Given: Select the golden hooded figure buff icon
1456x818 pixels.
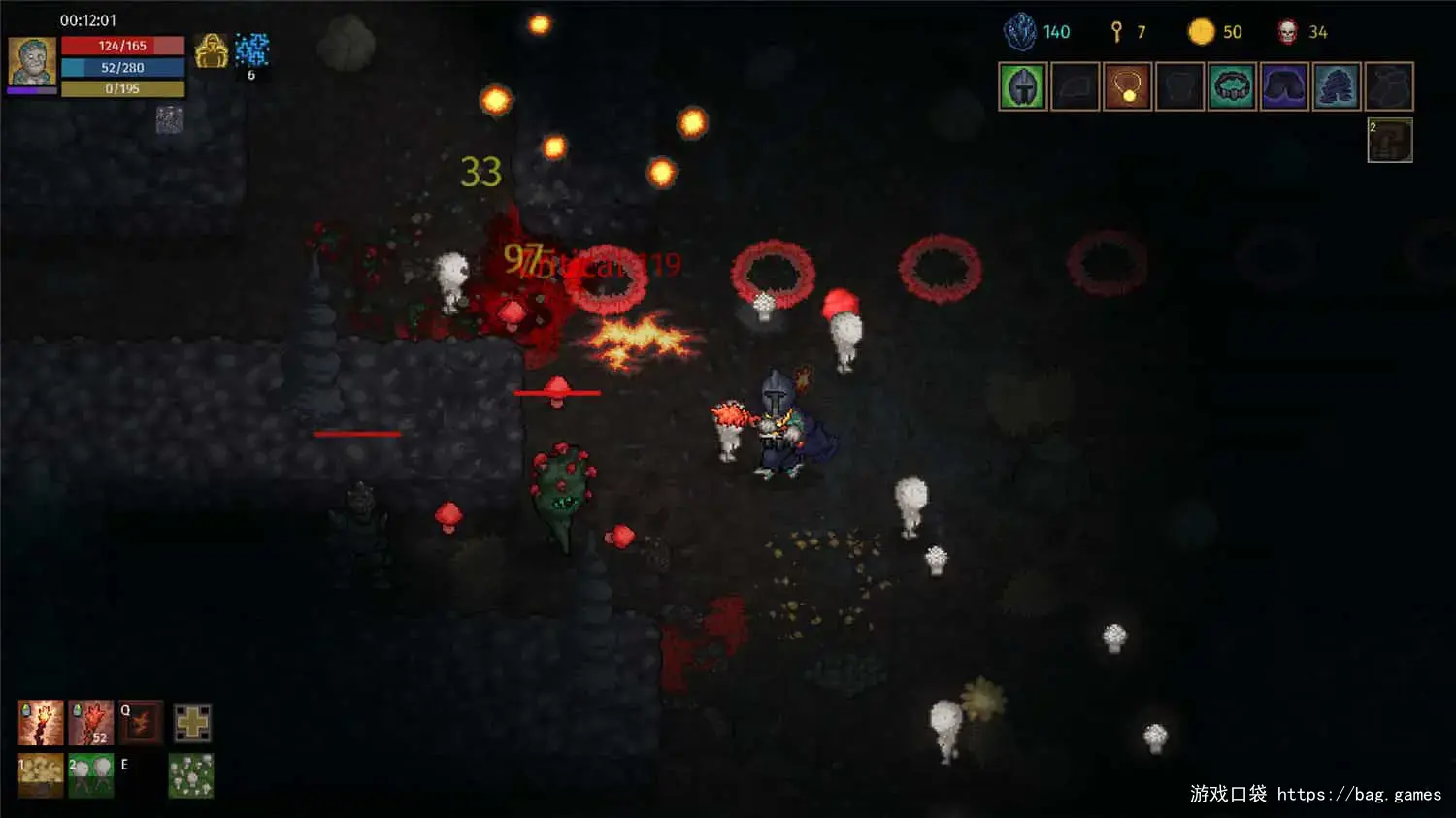Looking at the screenshot, I should (x=211, y=51).
